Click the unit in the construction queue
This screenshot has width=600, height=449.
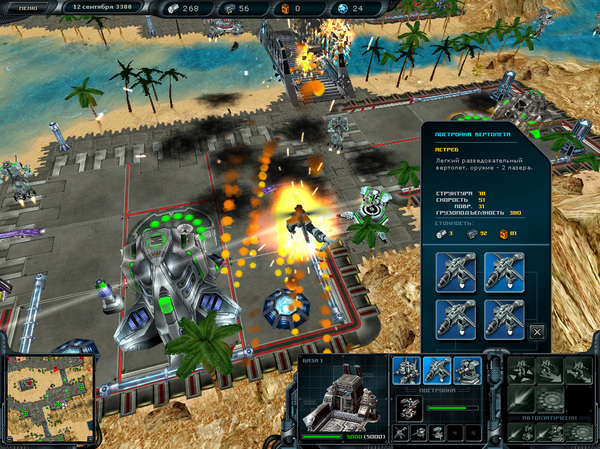click(410, 405)
